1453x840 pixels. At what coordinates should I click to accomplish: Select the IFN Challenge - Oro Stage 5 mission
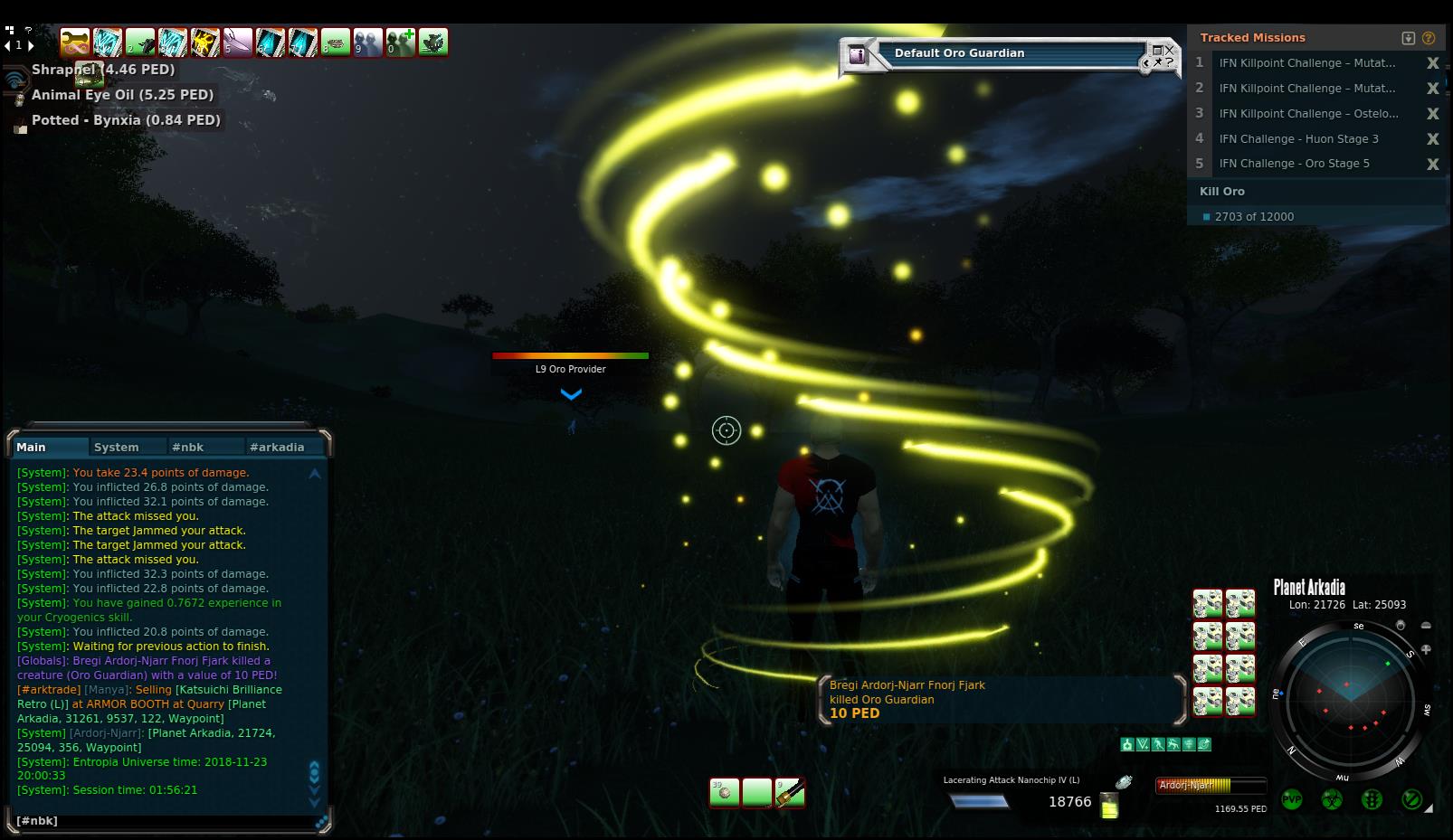point(1294,164)
